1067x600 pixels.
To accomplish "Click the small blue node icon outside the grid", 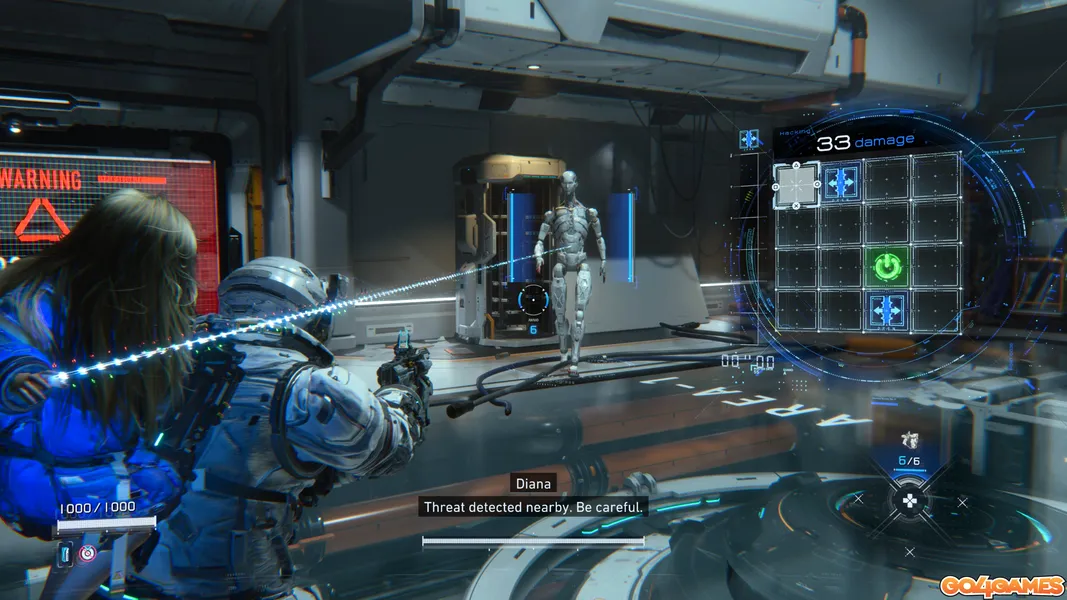I will (748, 139).
